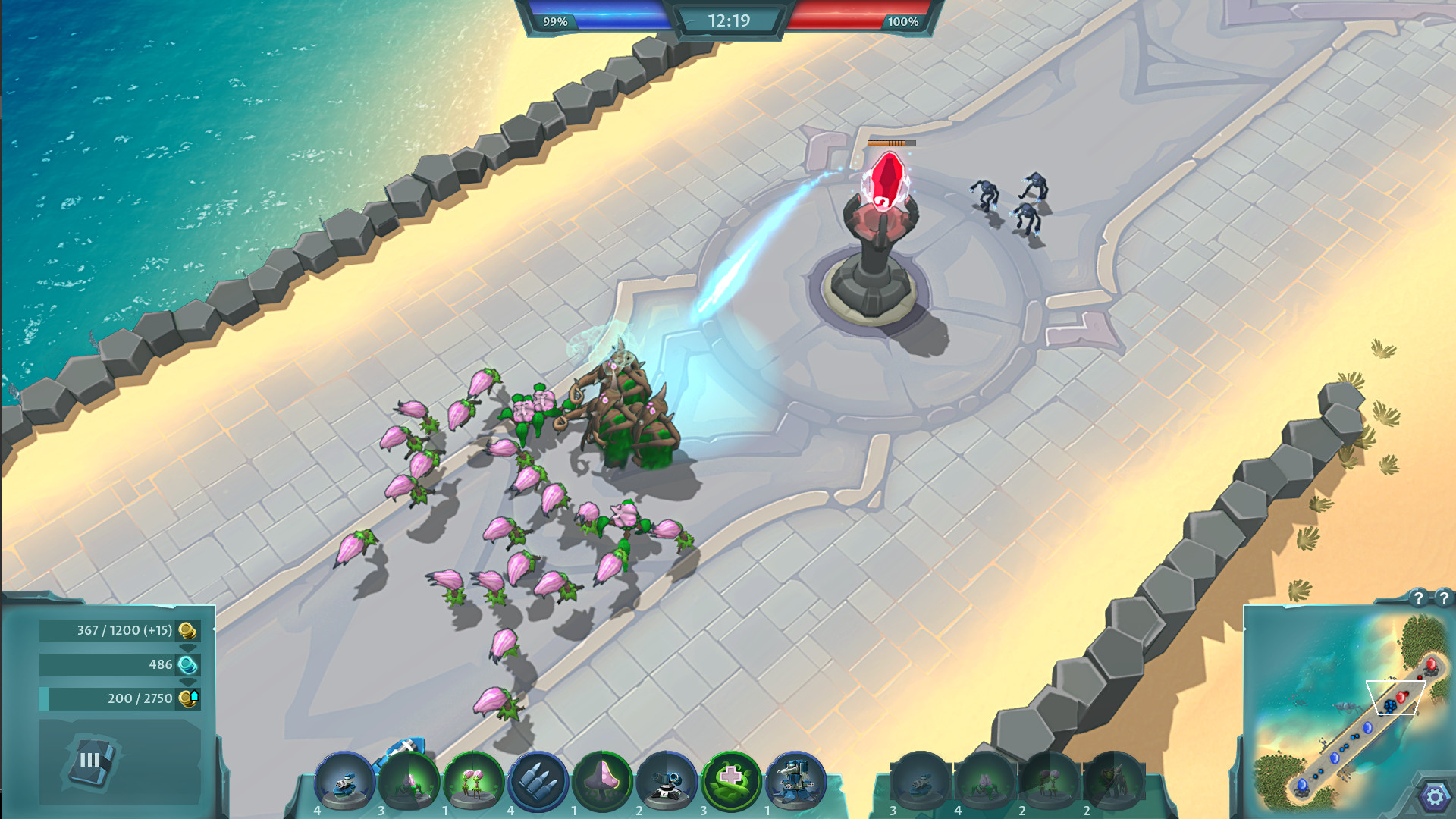Select the dimmed treant card in queue
The image size is (1456, 819).
point(1113,783)
